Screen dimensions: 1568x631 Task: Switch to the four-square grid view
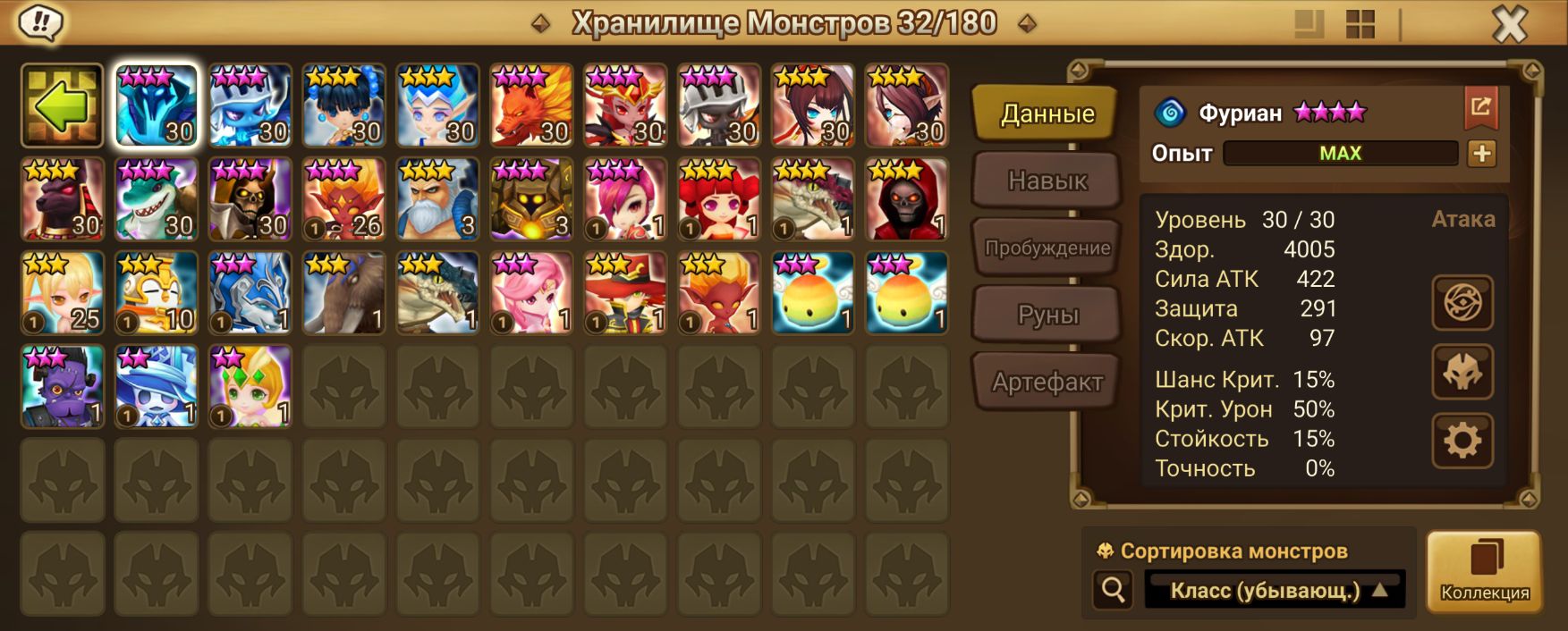coord(1360,25)
